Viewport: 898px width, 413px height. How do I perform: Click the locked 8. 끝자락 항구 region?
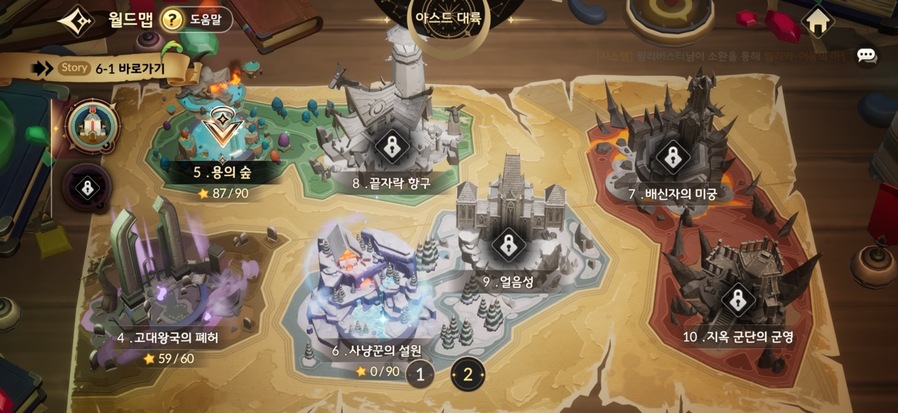tap(388, 147)
